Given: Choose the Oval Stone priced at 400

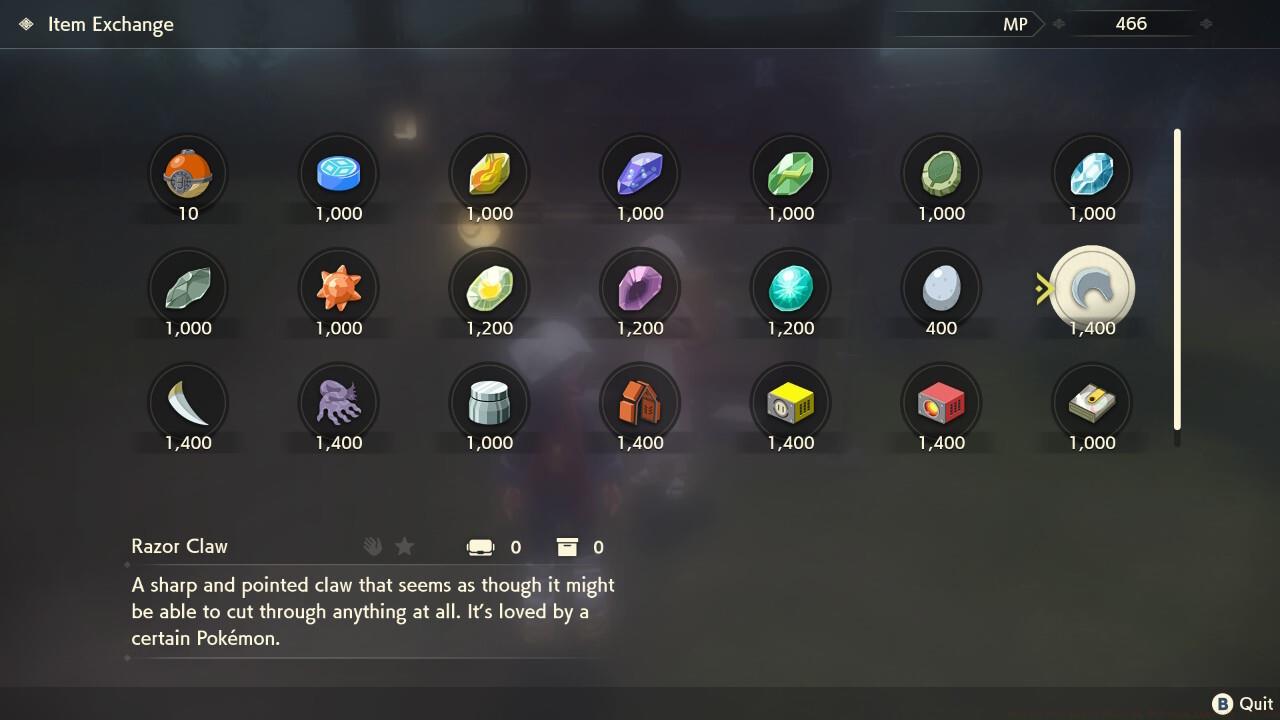Looking at the screenshot, I should [x=940, y=287].
